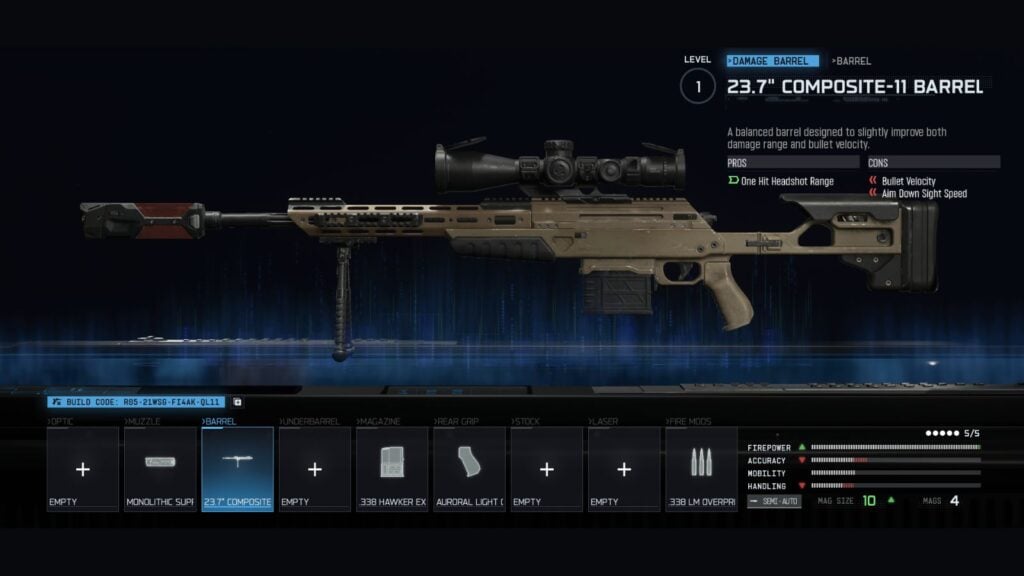The image size is (1024, 576).
Task: Select the empty Optic attachment slot
Action: pos(83,469)
